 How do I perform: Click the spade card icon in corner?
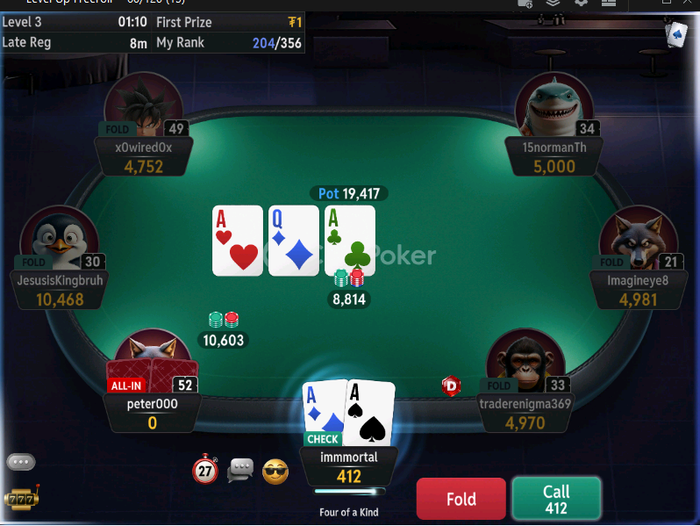point(675,33)
